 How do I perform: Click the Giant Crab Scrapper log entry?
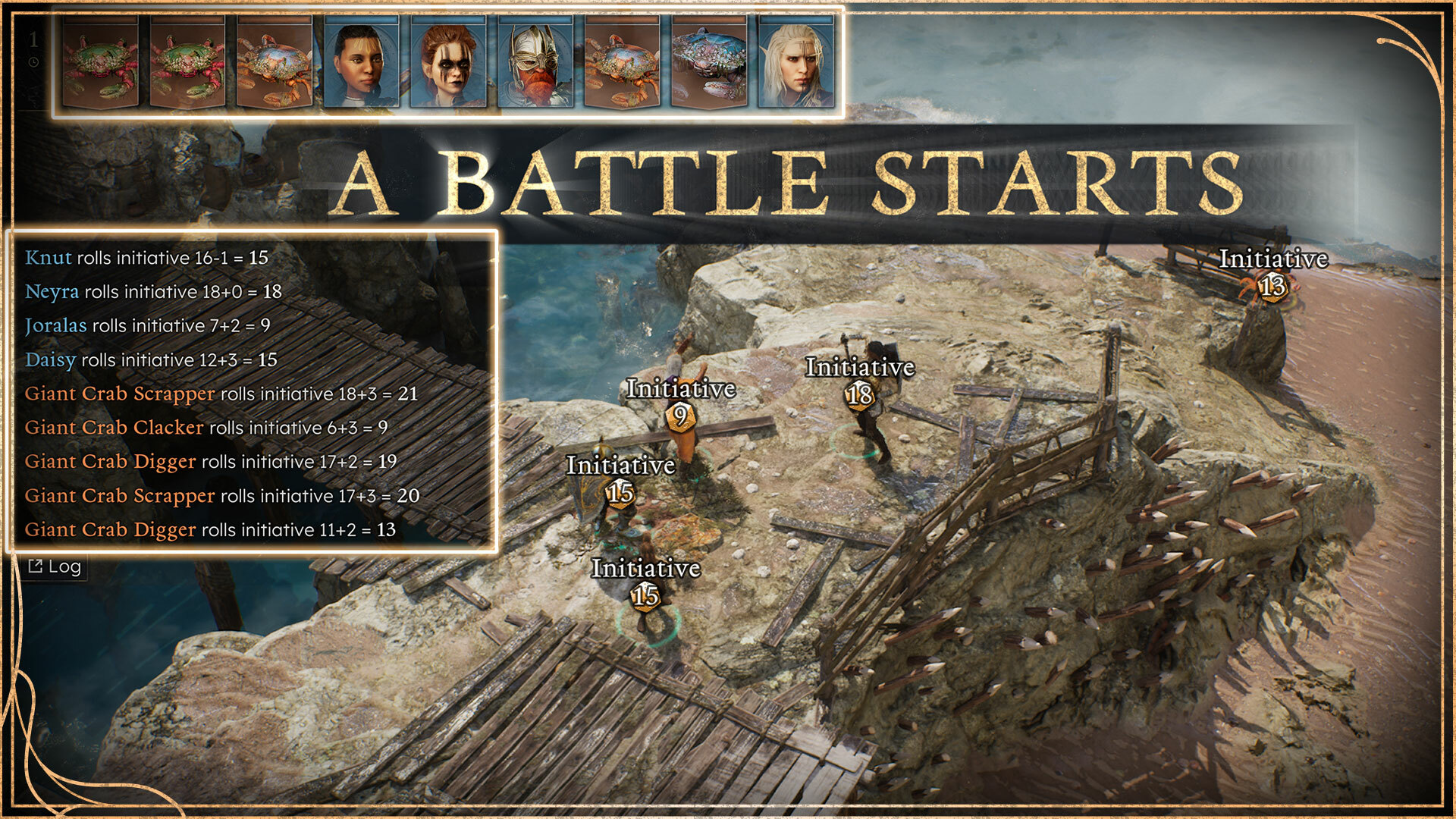click(x=118, y=394)
